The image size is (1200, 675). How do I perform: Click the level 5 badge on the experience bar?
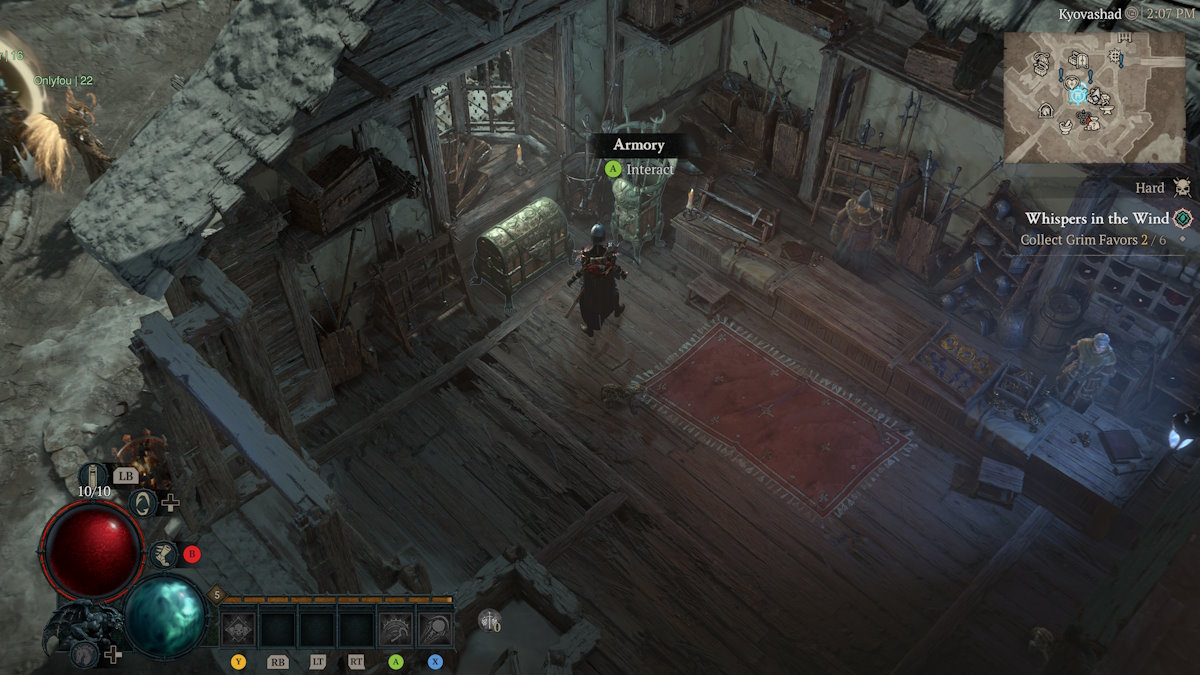216,595
